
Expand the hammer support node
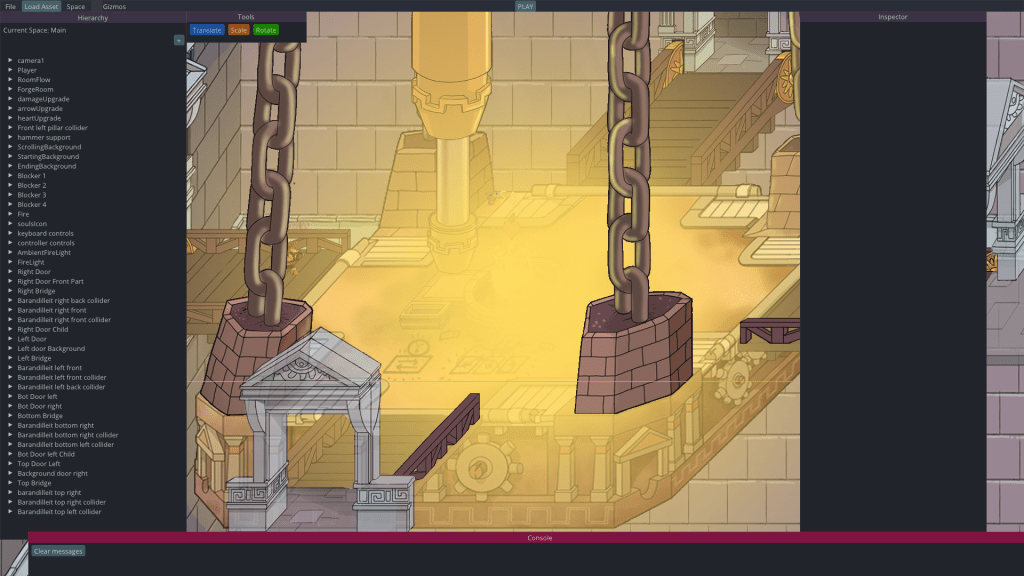click(10, 137)
